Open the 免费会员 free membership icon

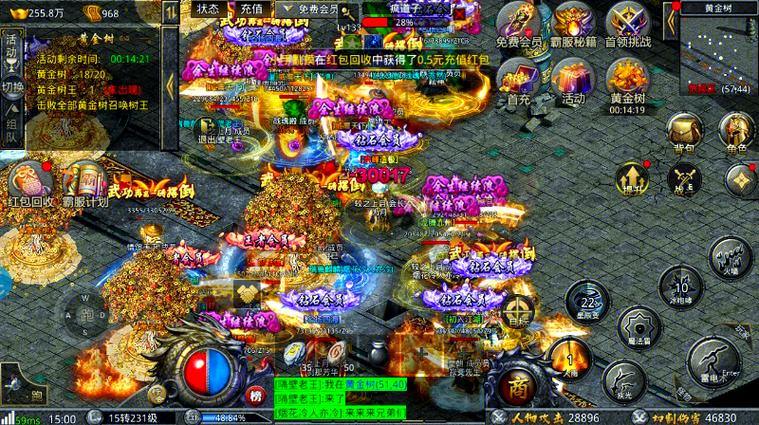tap(518, 22)
